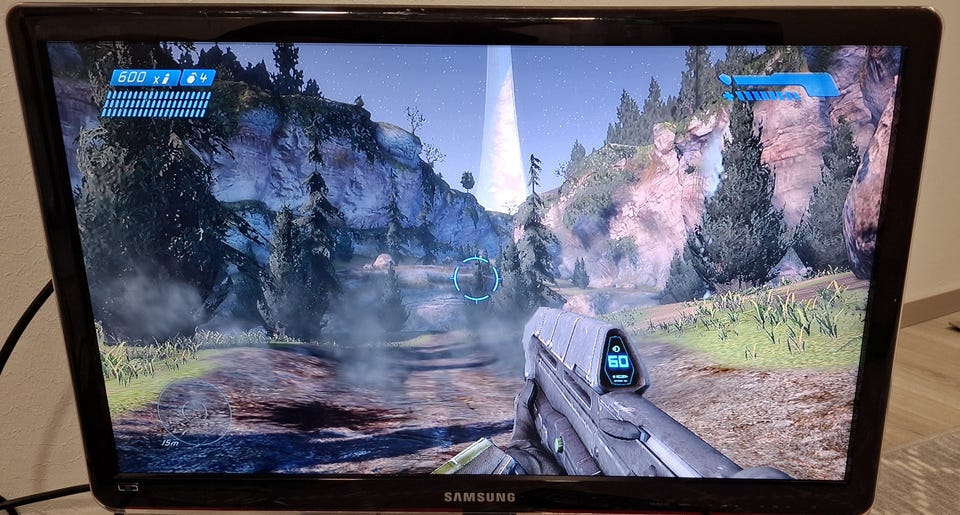Click the circular motion tracker radar
The width and height of the screenshot is (960, 515).
point(193,410)
